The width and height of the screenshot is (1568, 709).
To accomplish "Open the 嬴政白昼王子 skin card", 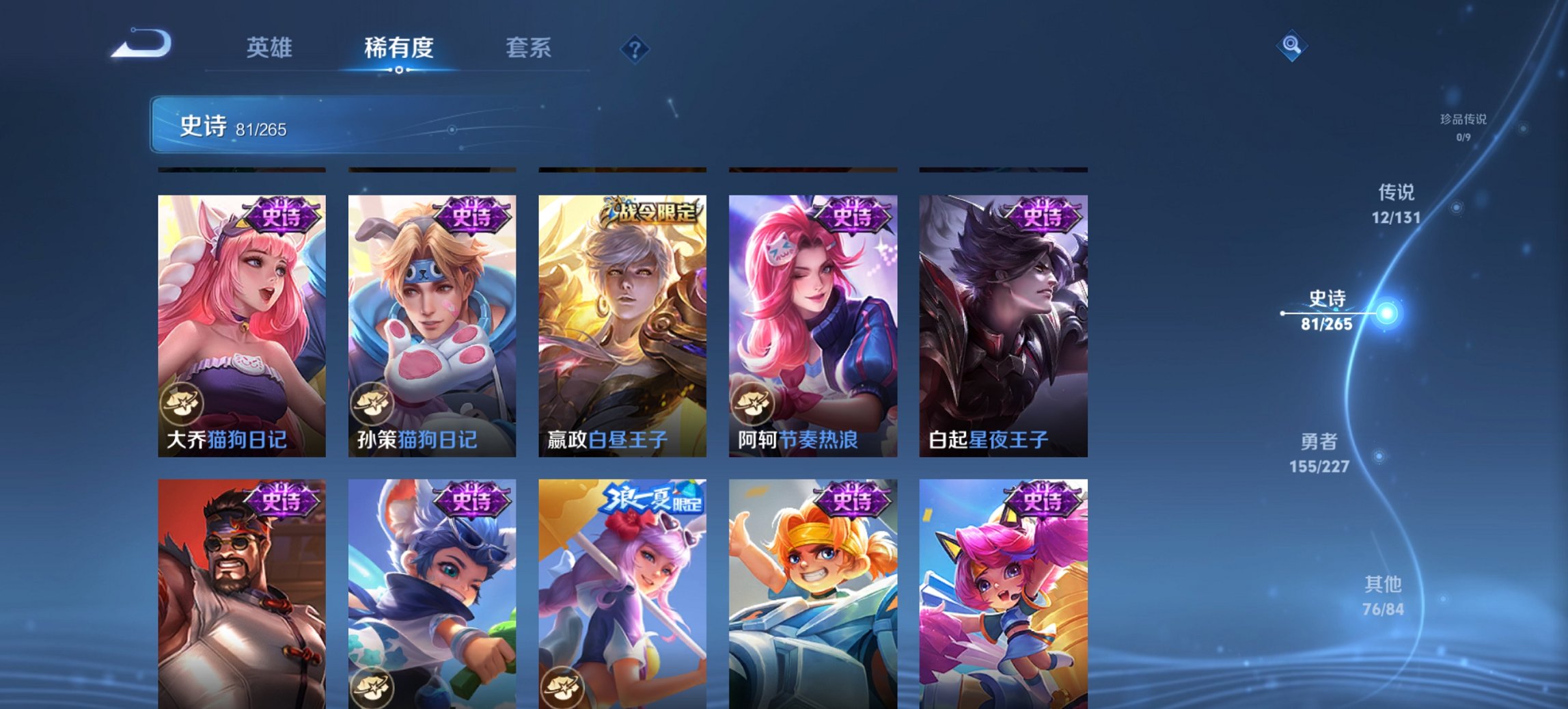I will 622,321.
